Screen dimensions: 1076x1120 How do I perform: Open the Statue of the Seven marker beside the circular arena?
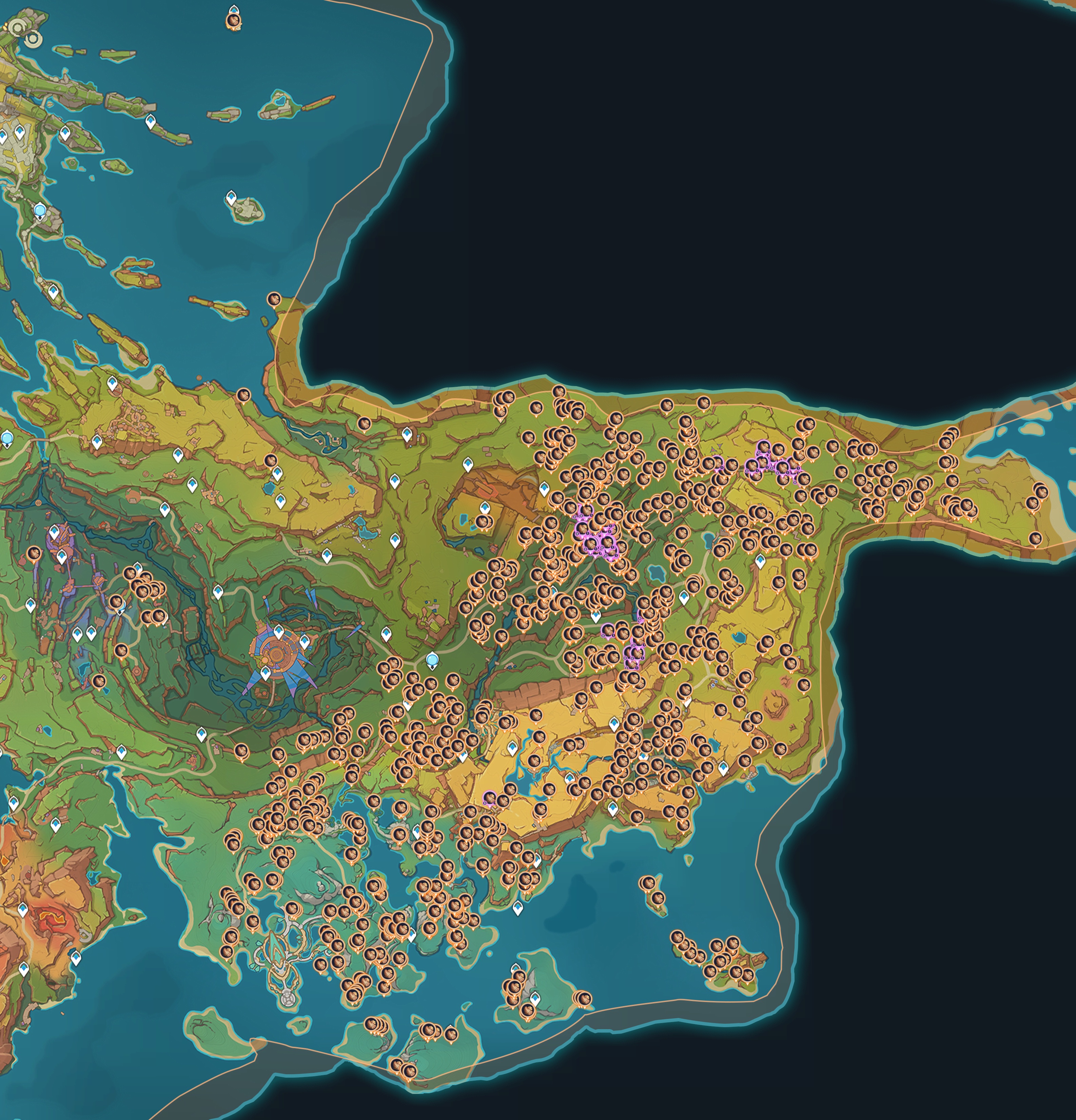point(433,661)
